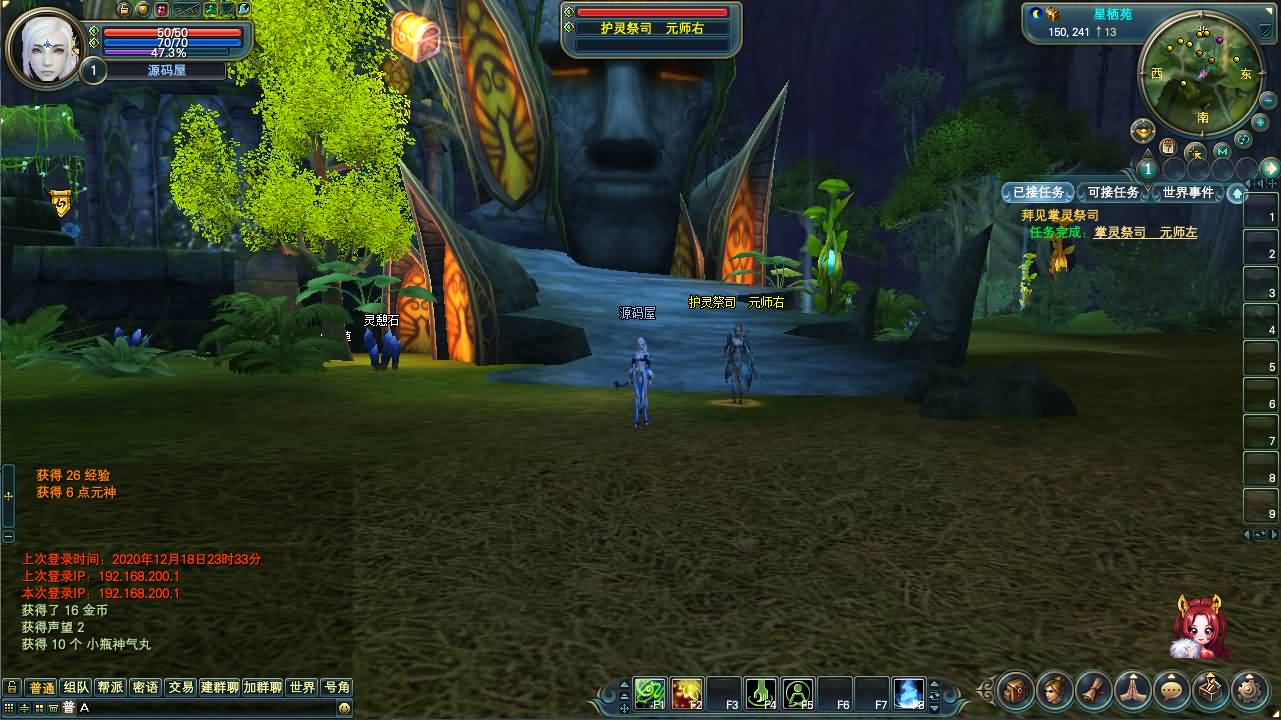The height and width of the screenshot is (720, 1281).
Task: Toggle the emoticon smiley in the chat bar
Action: click(x=345, y=709)
